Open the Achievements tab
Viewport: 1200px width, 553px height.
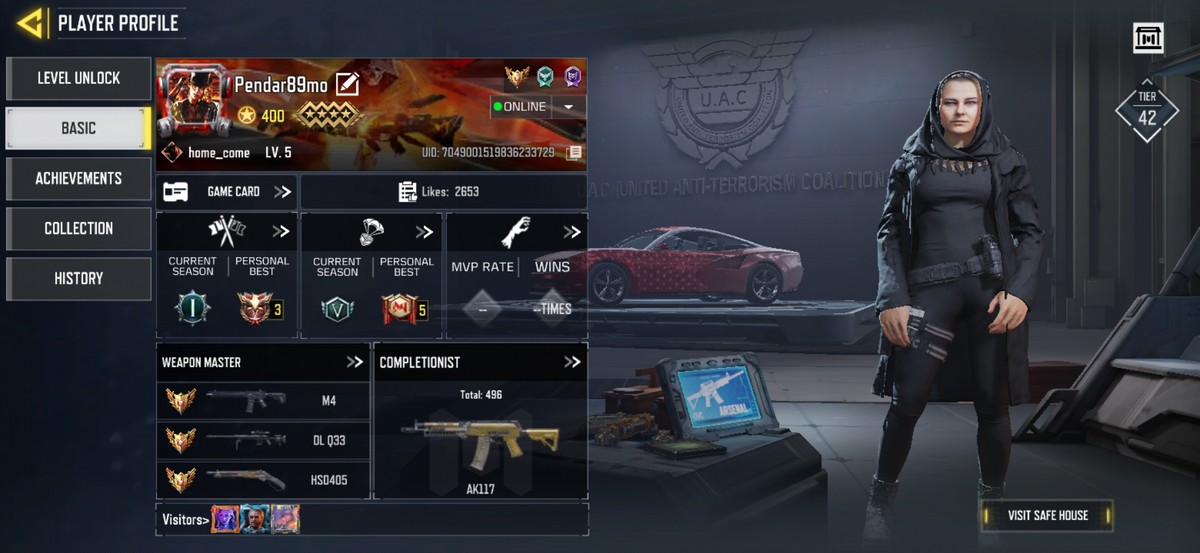(78, 178)
